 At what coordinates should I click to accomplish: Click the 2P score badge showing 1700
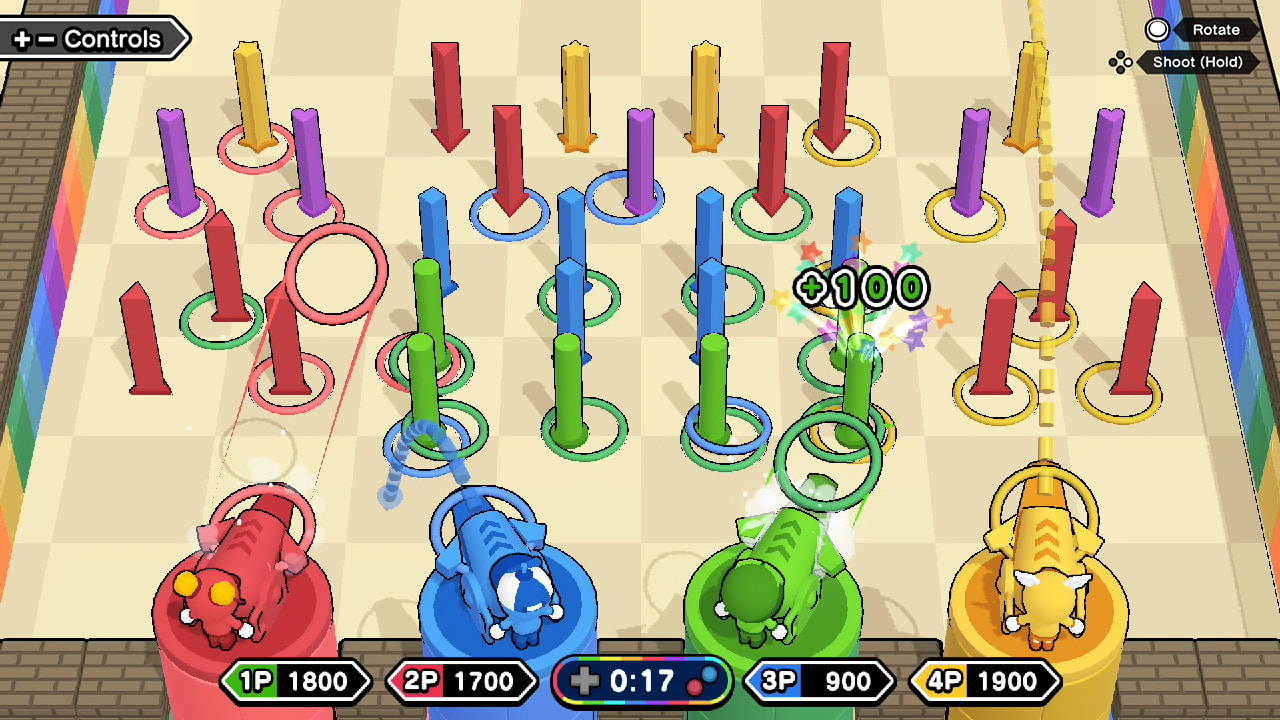[460, 682]
